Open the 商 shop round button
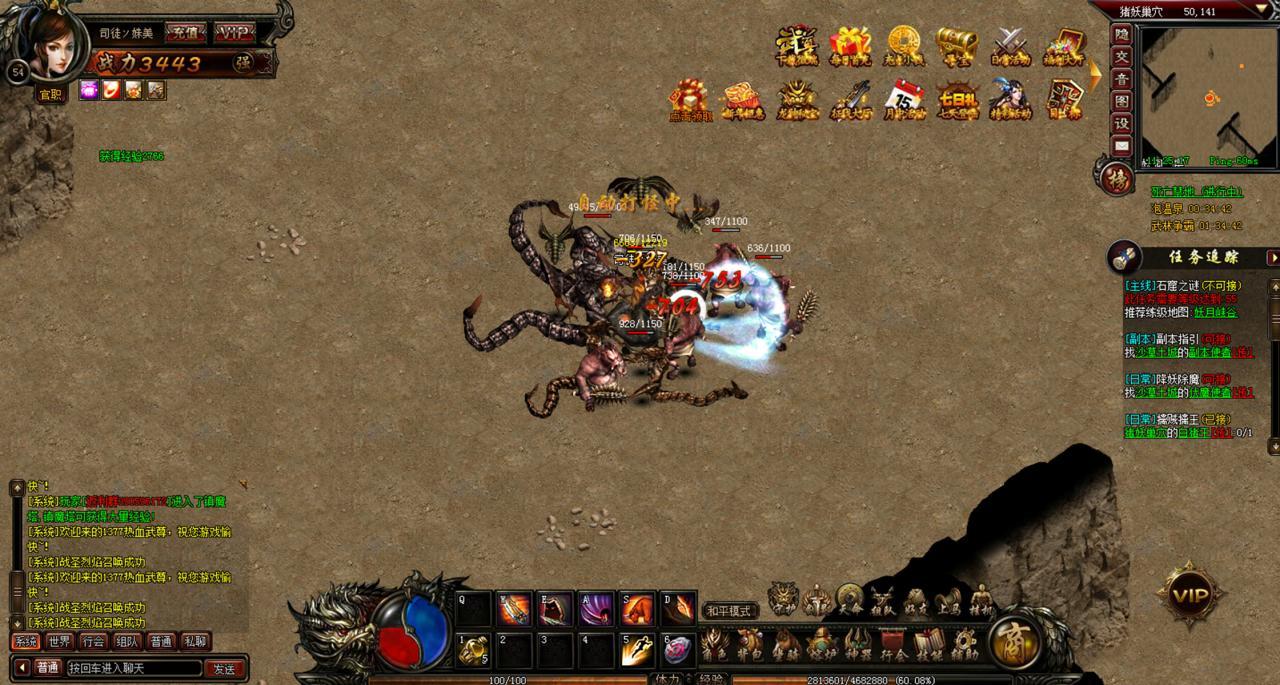 point(1015,643)
